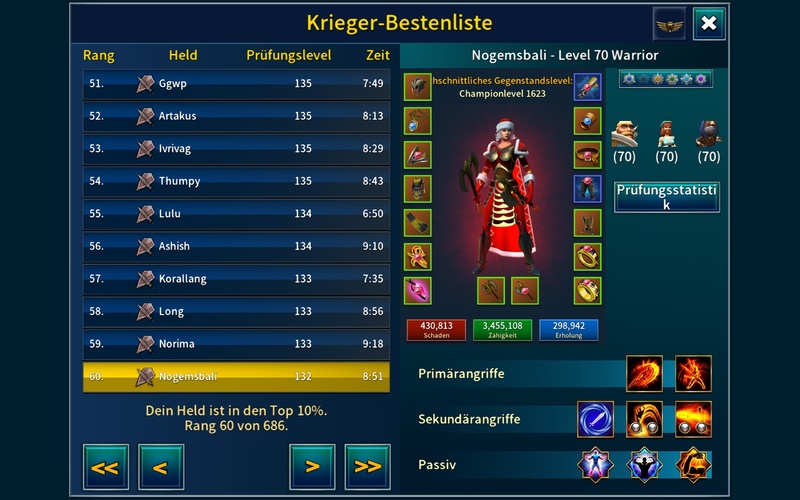Go to the next leaderboard page

coord(312,466)
